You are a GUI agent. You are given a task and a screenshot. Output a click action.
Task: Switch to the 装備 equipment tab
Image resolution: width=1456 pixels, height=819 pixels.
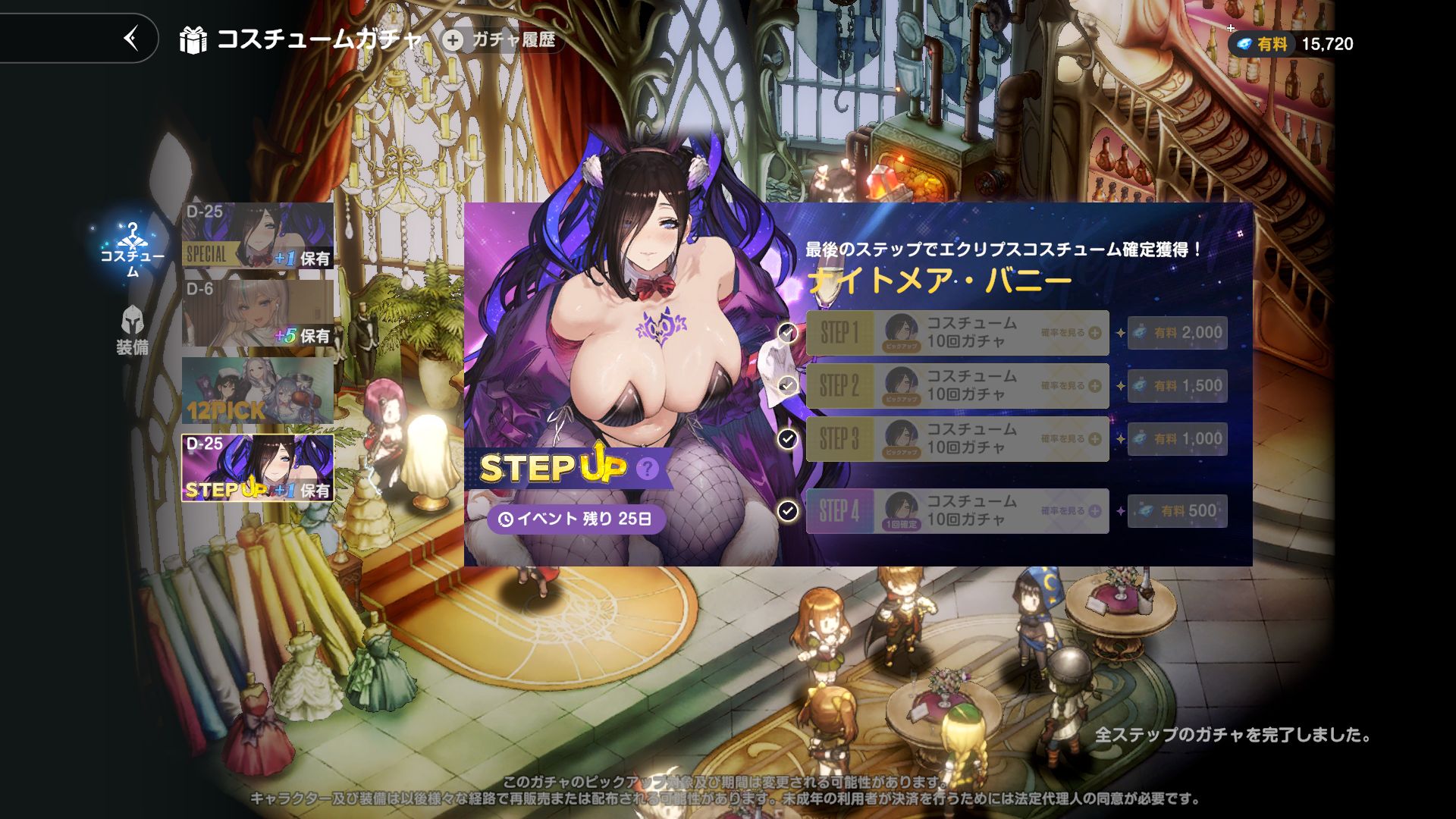(133, 331)
